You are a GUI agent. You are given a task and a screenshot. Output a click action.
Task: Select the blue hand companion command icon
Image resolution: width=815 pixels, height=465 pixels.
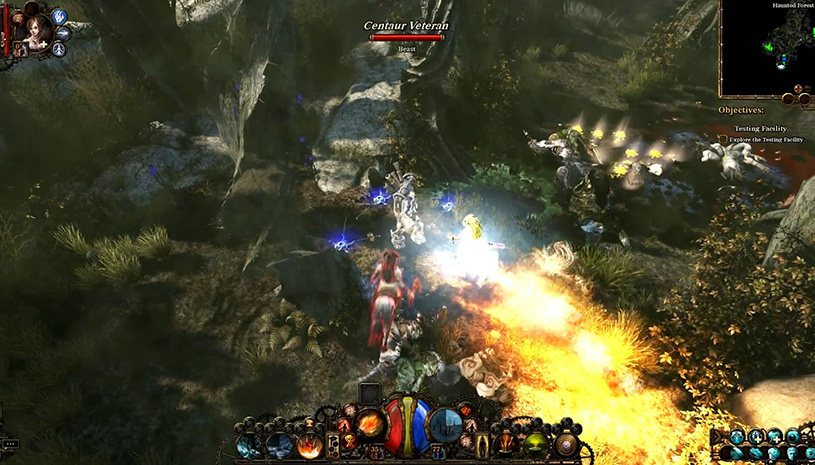[x=59, y=17]
